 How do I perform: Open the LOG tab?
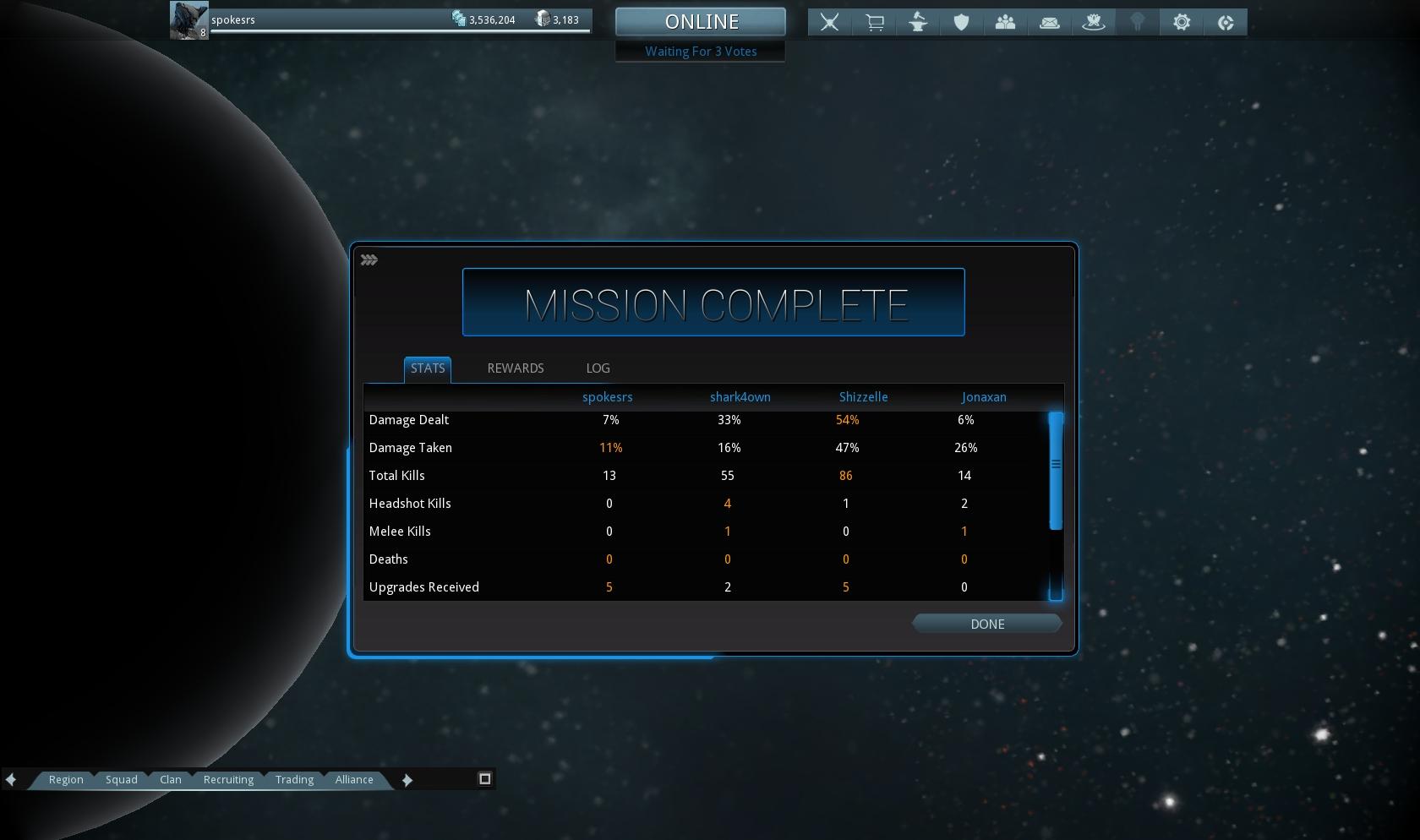tap(598, 368)
